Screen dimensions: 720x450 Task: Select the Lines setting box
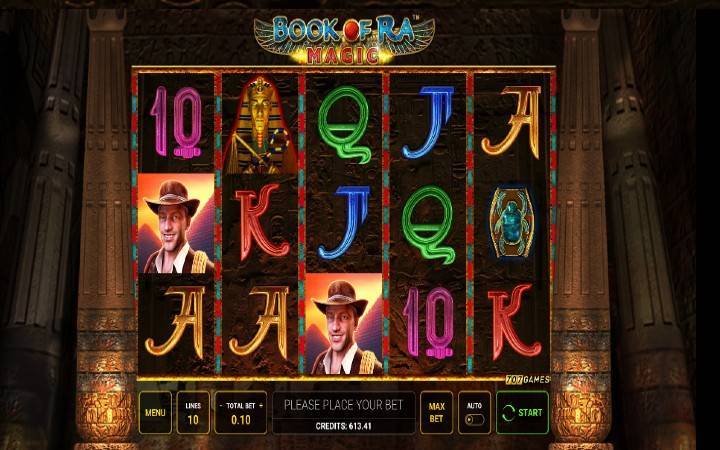click(193, 412)
